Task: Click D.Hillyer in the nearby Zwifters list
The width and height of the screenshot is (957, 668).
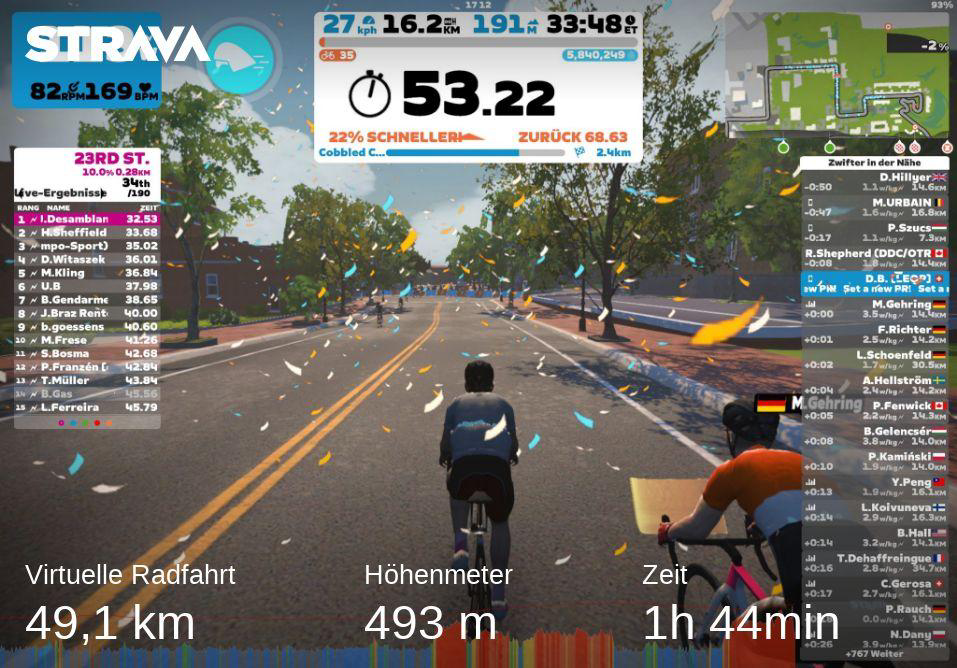Action: (x=875, y=181)
